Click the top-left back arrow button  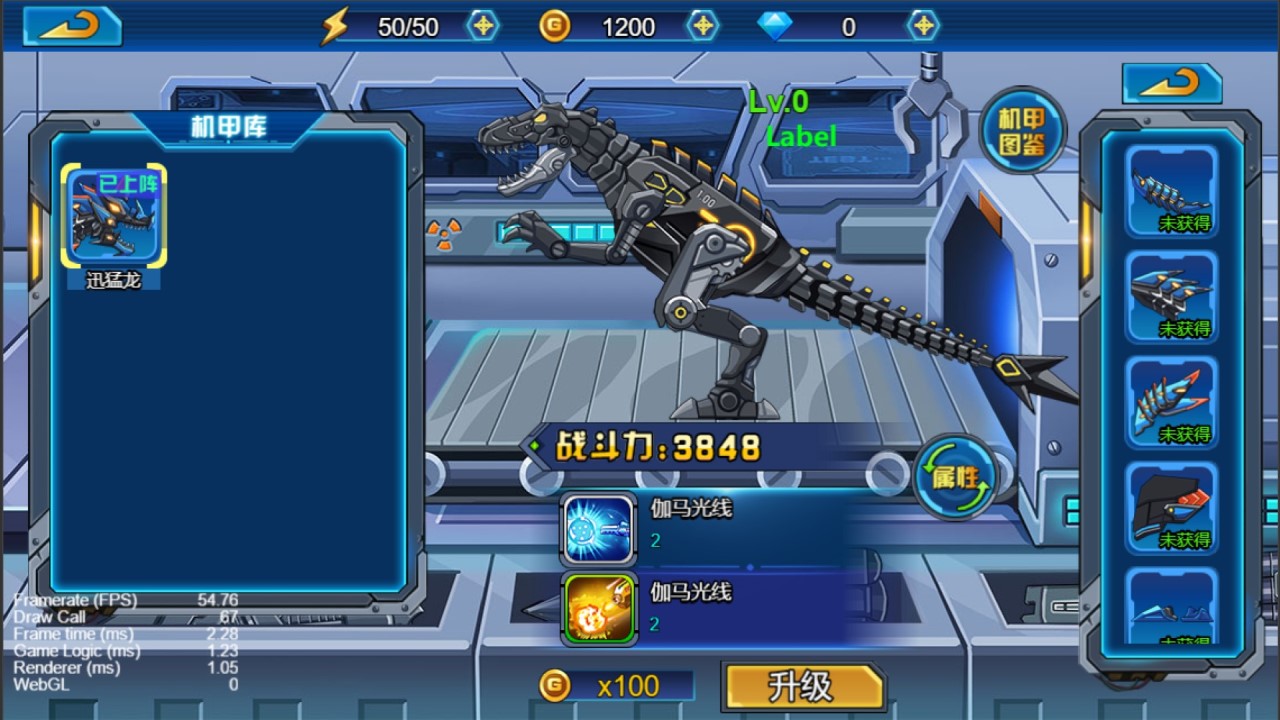click(x=72, y=27)
